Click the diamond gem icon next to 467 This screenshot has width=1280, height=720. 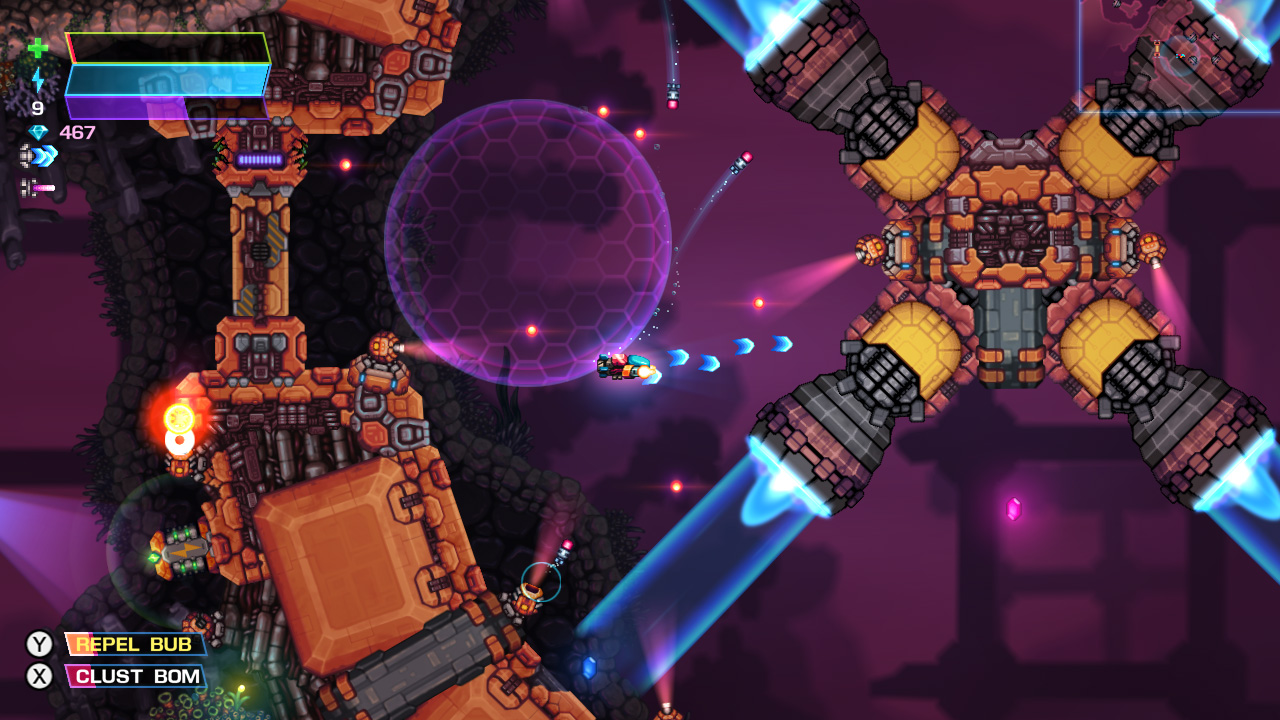pos(37,131)
